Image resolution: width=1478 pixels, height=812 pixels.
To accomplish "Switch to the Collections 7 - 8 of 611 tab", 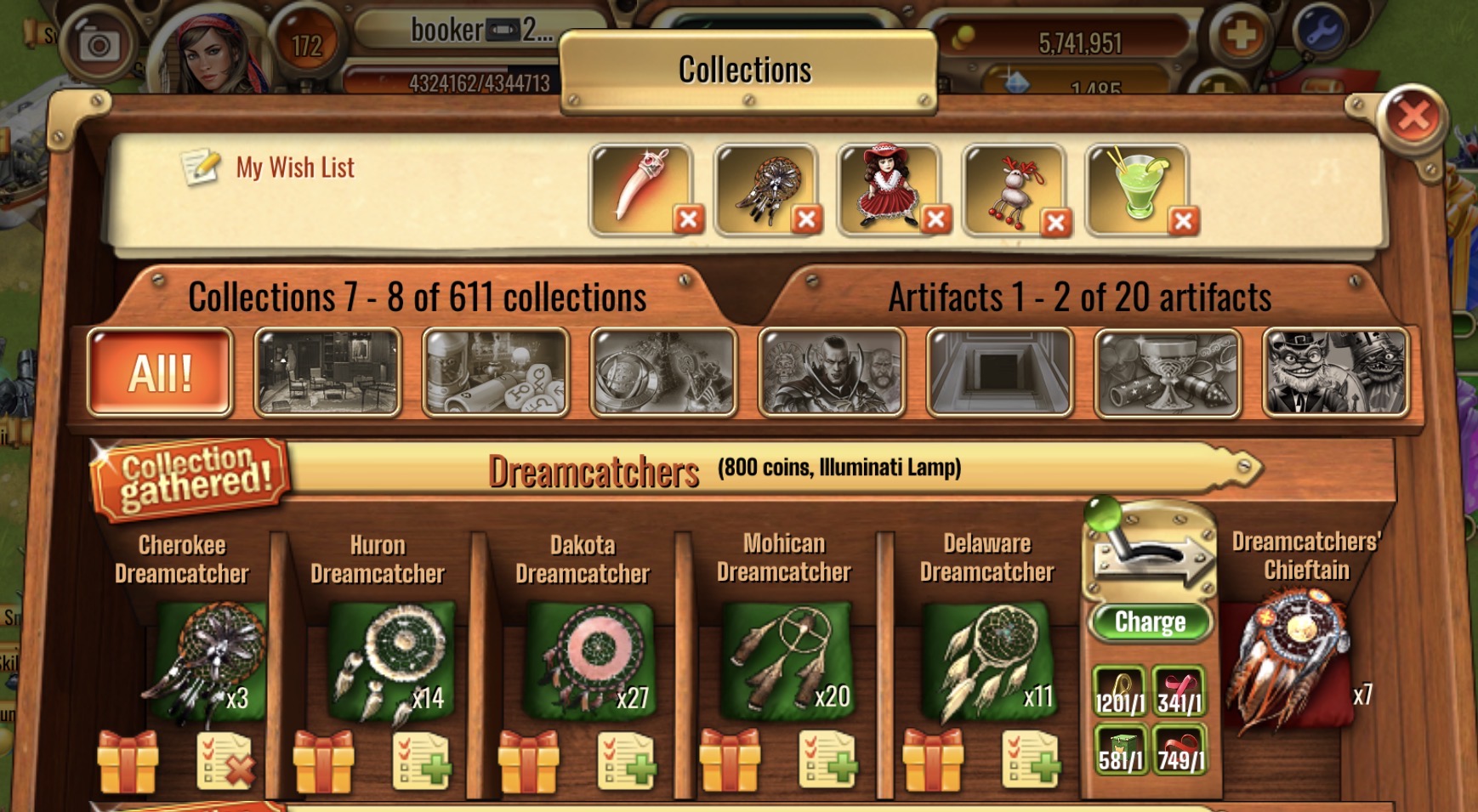I will coord(418,298).
